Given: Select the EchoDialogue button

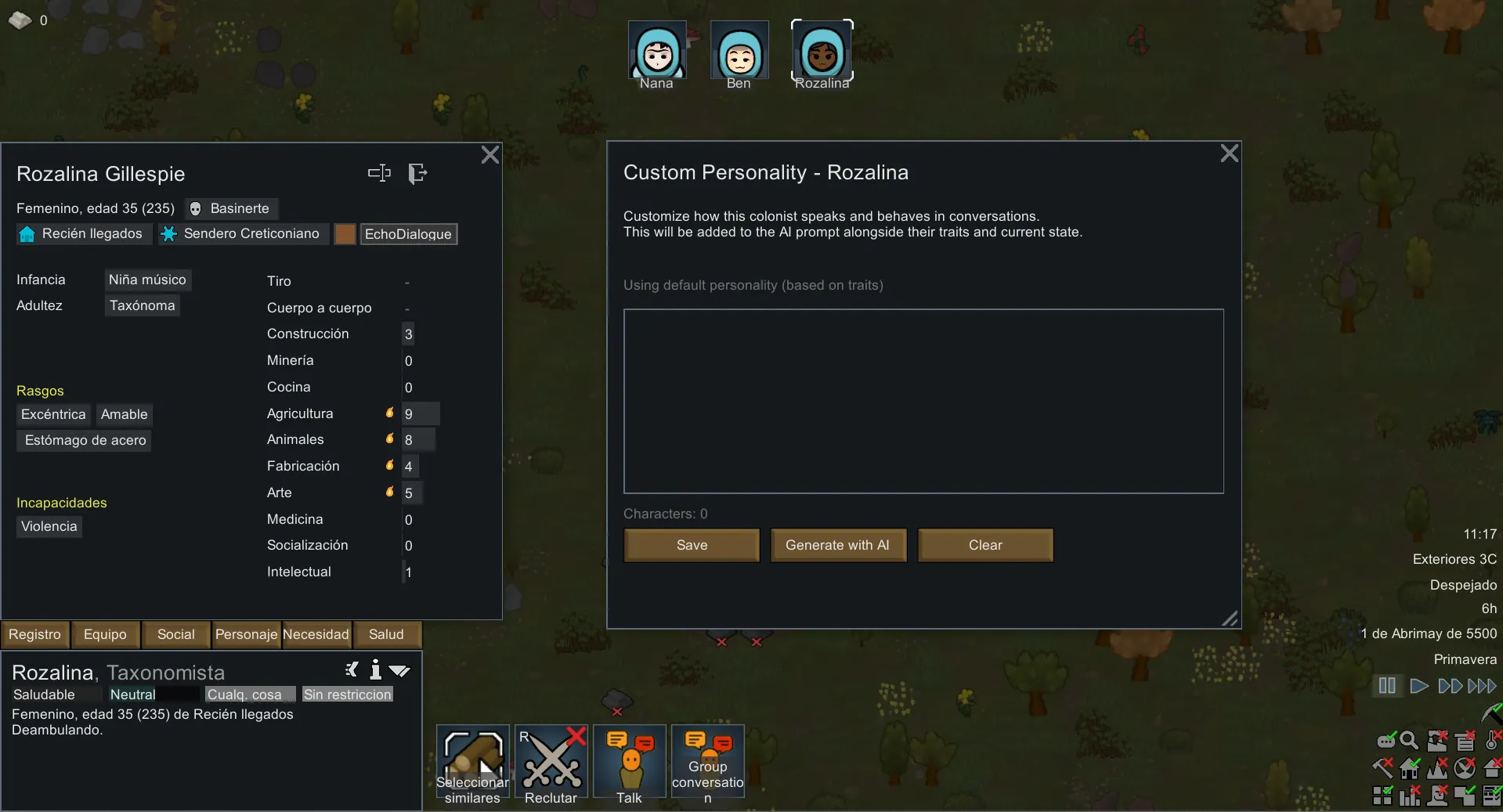Looking at the screenshot, I should (408, 234).
